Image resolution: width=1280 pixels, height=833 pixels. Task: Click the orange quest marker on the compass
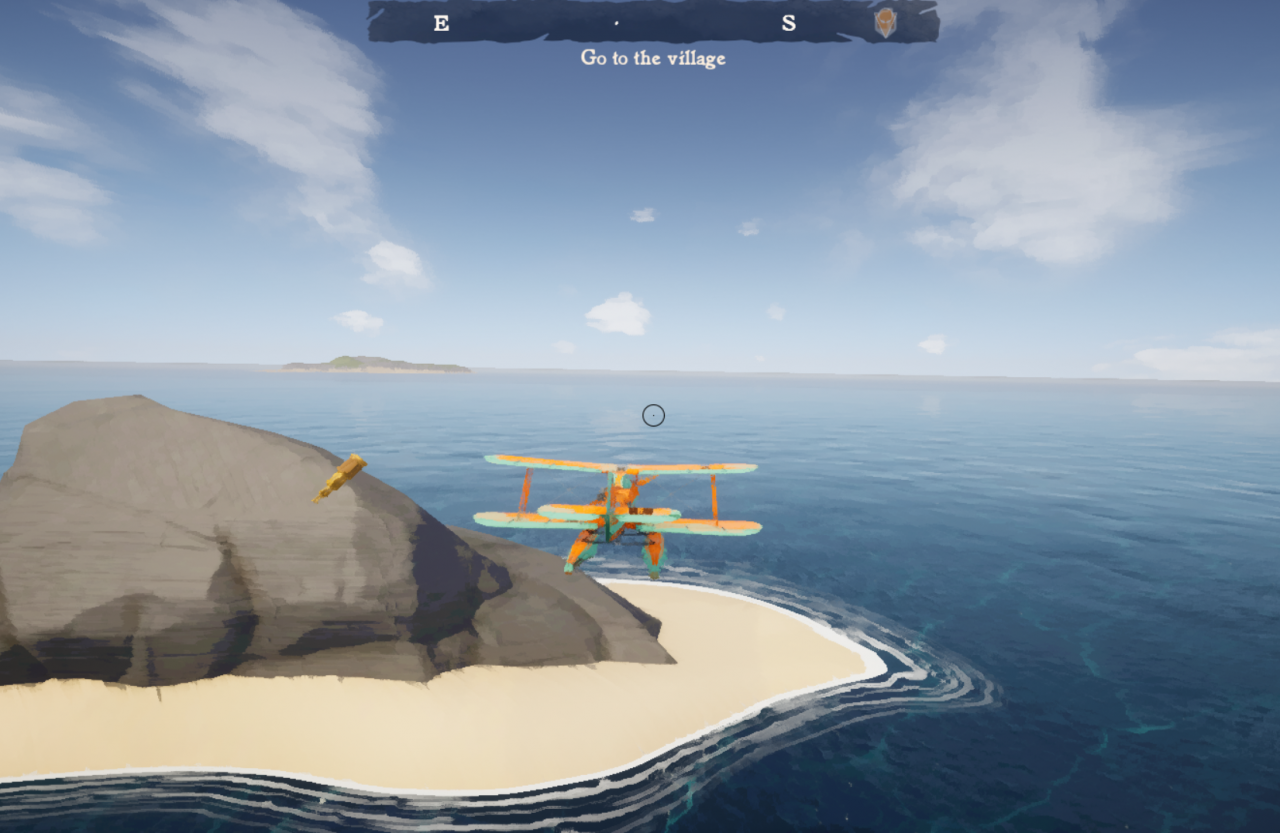[x=885, y=23]
